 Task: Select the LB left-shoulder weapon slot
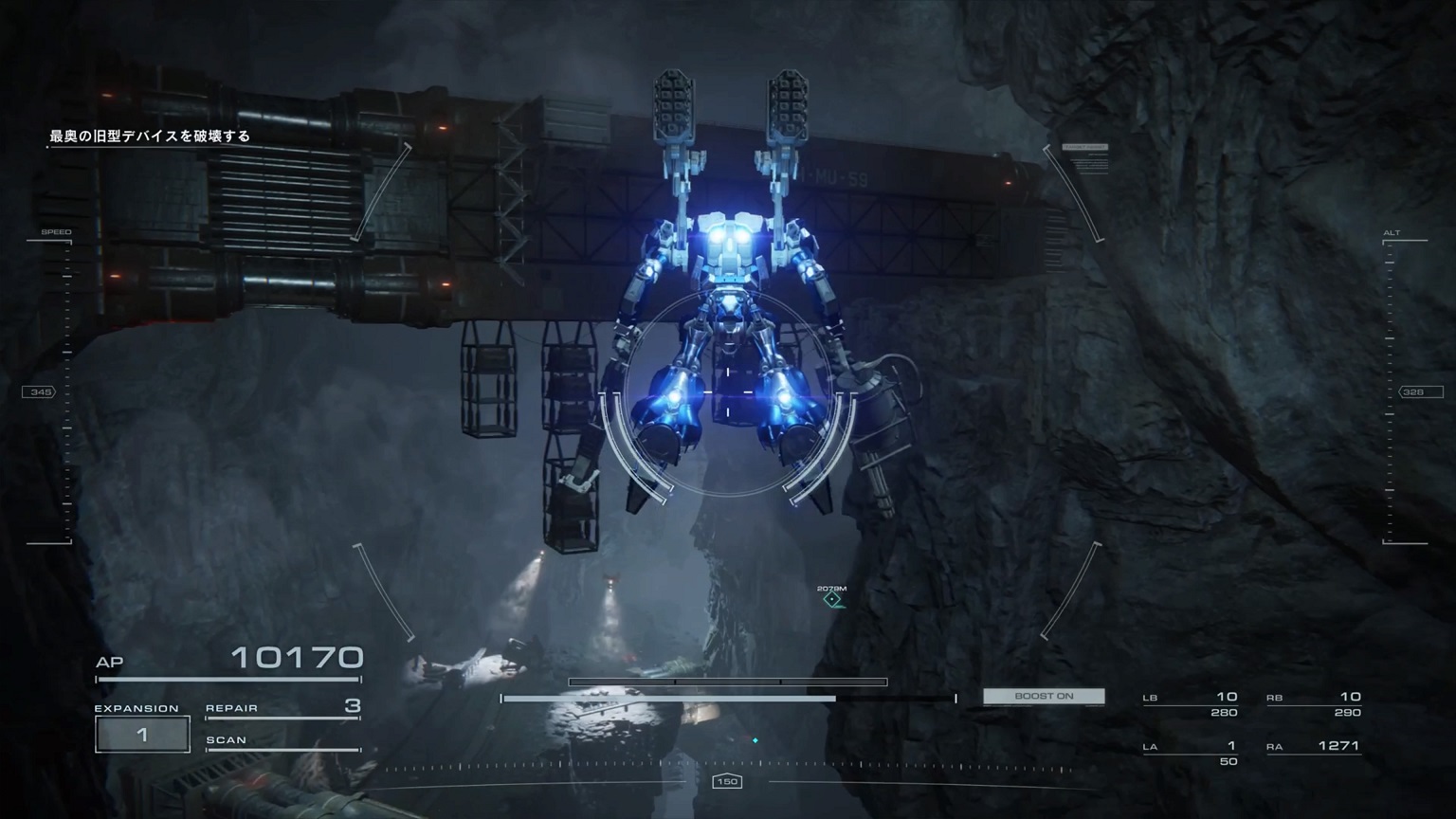tap(1191, 703)
